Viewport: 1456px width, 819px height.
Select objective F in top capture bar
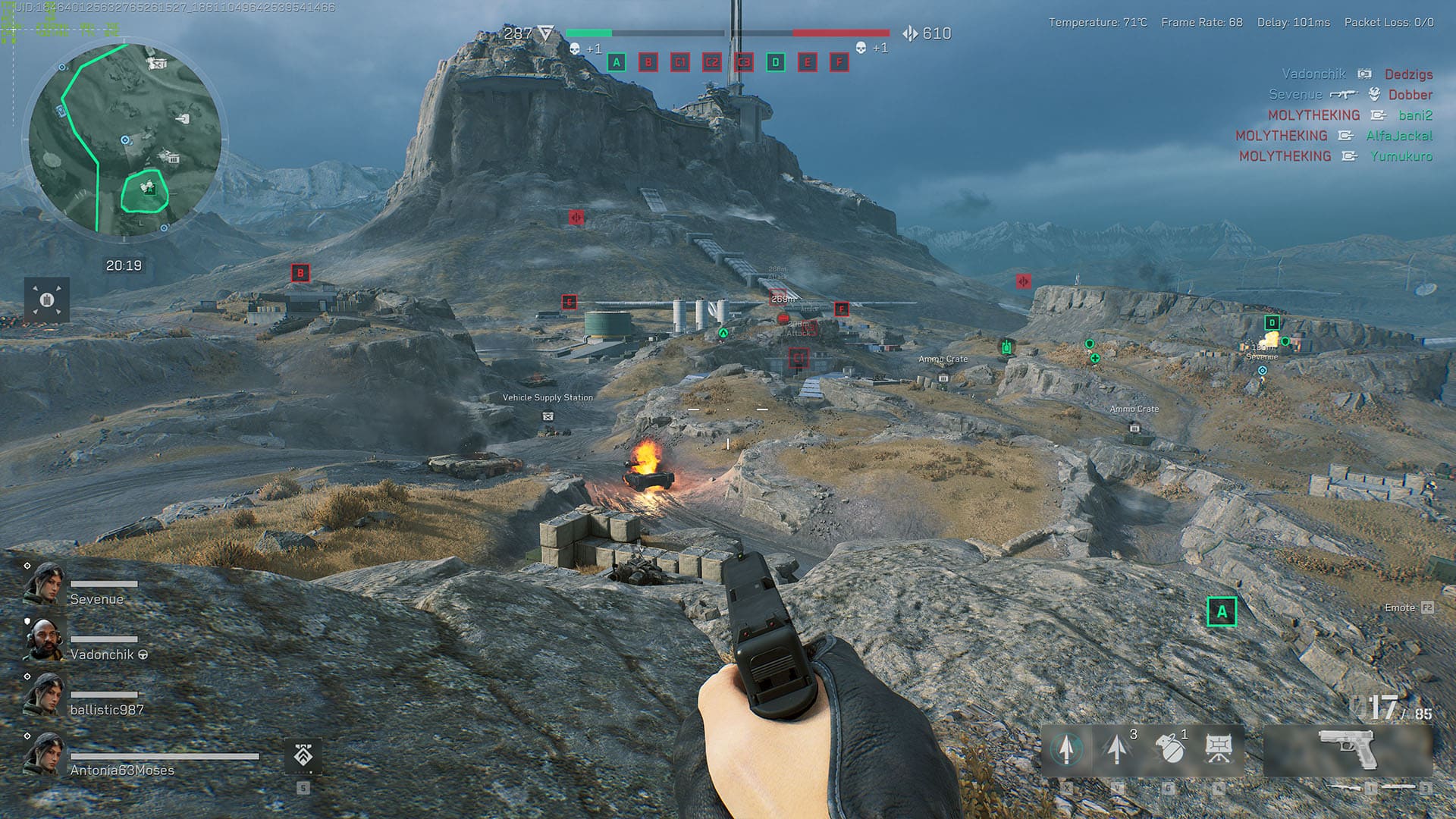click(839, 62)
